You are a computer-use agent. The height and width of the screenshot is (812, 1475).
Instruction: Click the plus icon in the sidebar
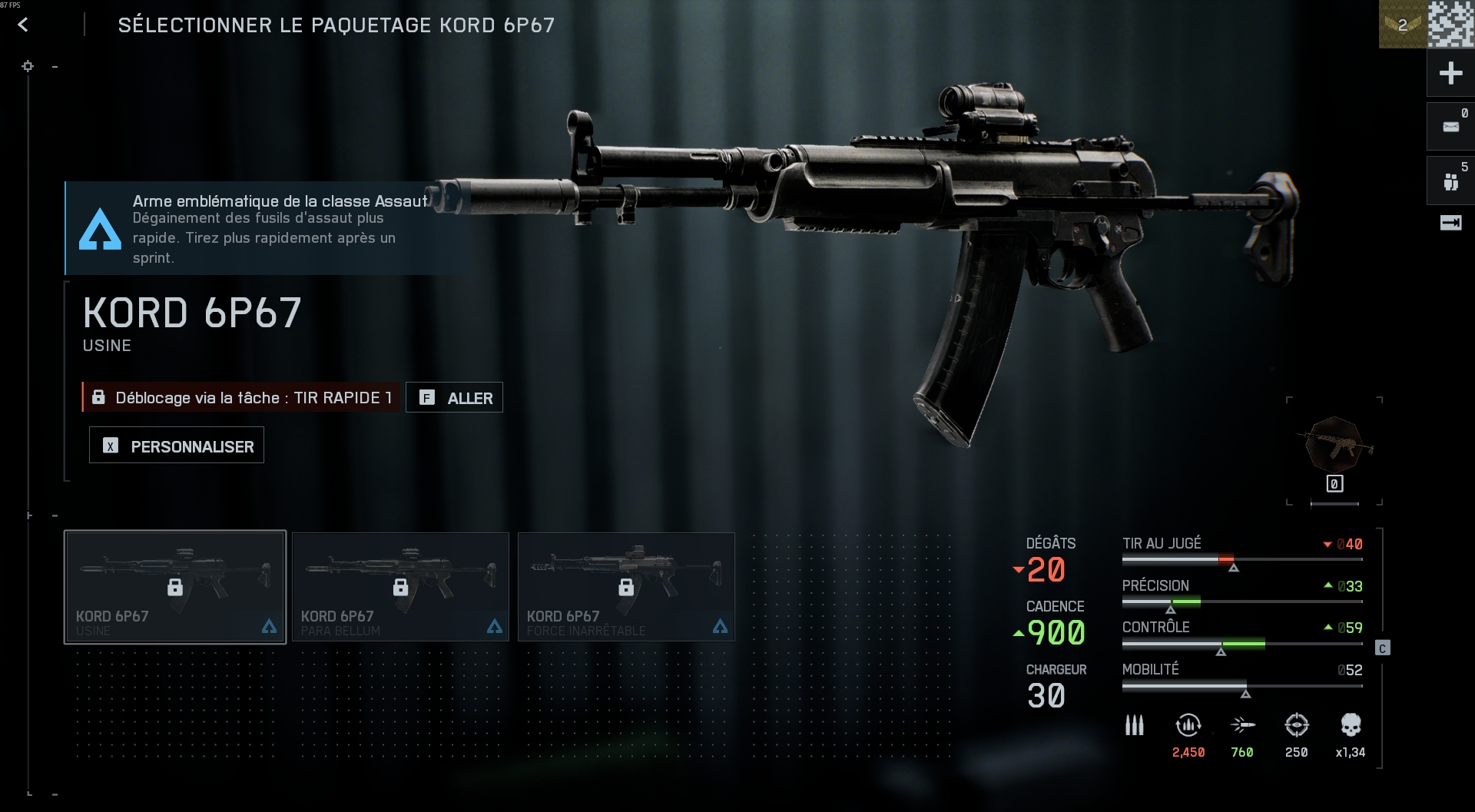click(x=1450, y=73)
